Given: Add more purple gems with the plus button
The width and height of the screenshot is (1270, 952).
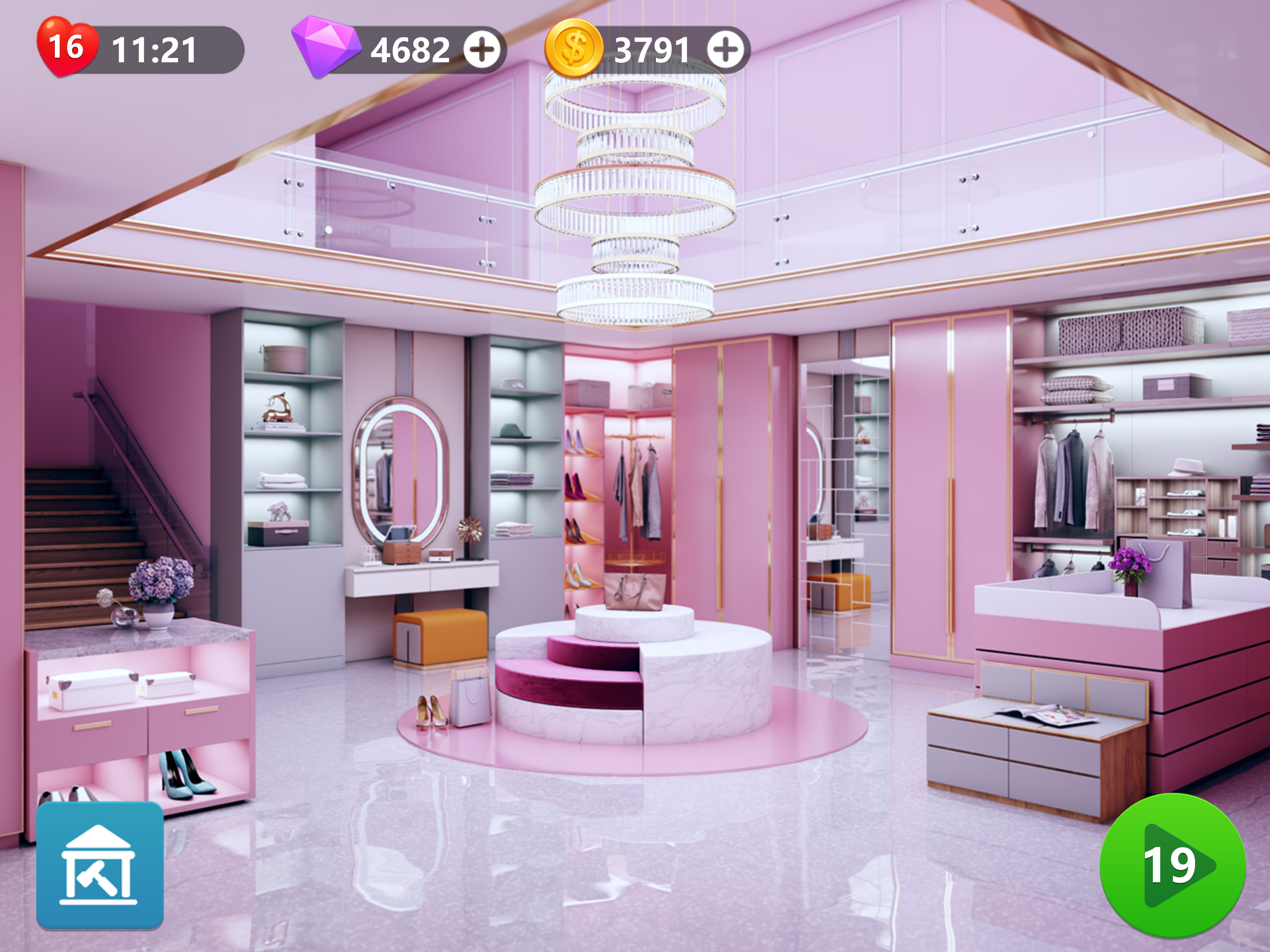Looking at the screenshot, I should (482, 50).
